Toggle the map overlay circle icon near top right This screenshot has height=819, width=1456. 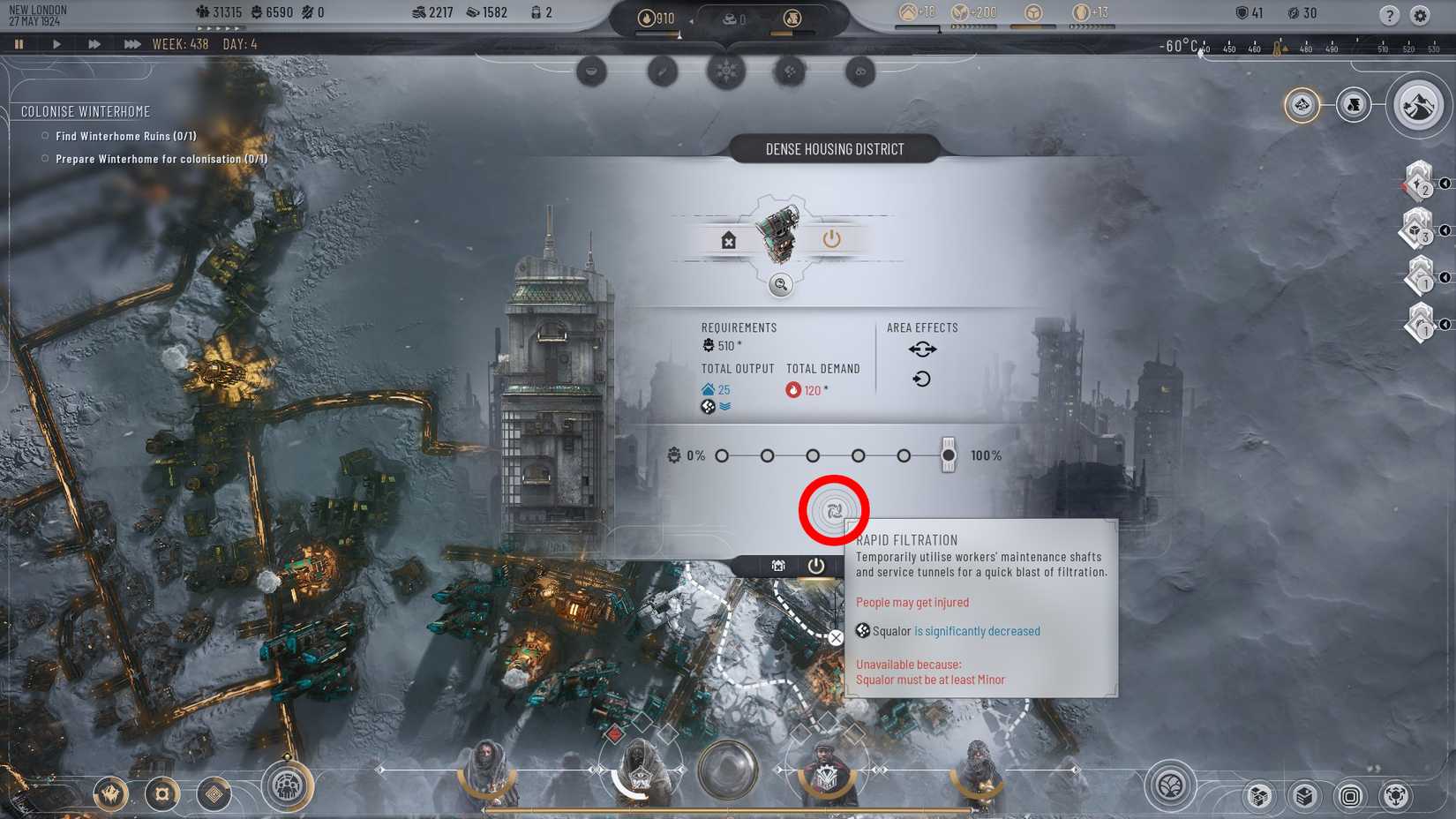1301,105
